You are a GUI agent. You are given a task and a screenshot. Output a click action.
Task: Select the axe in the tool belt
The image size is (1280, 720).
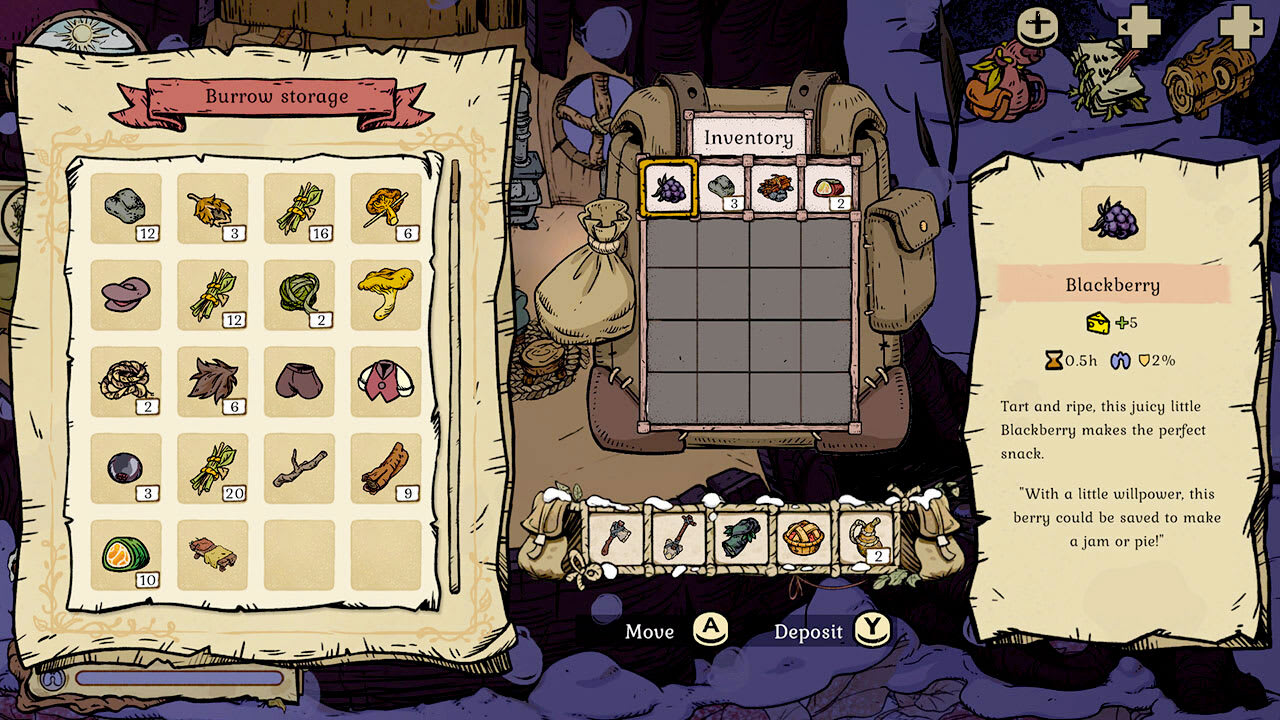pos(615,537)
